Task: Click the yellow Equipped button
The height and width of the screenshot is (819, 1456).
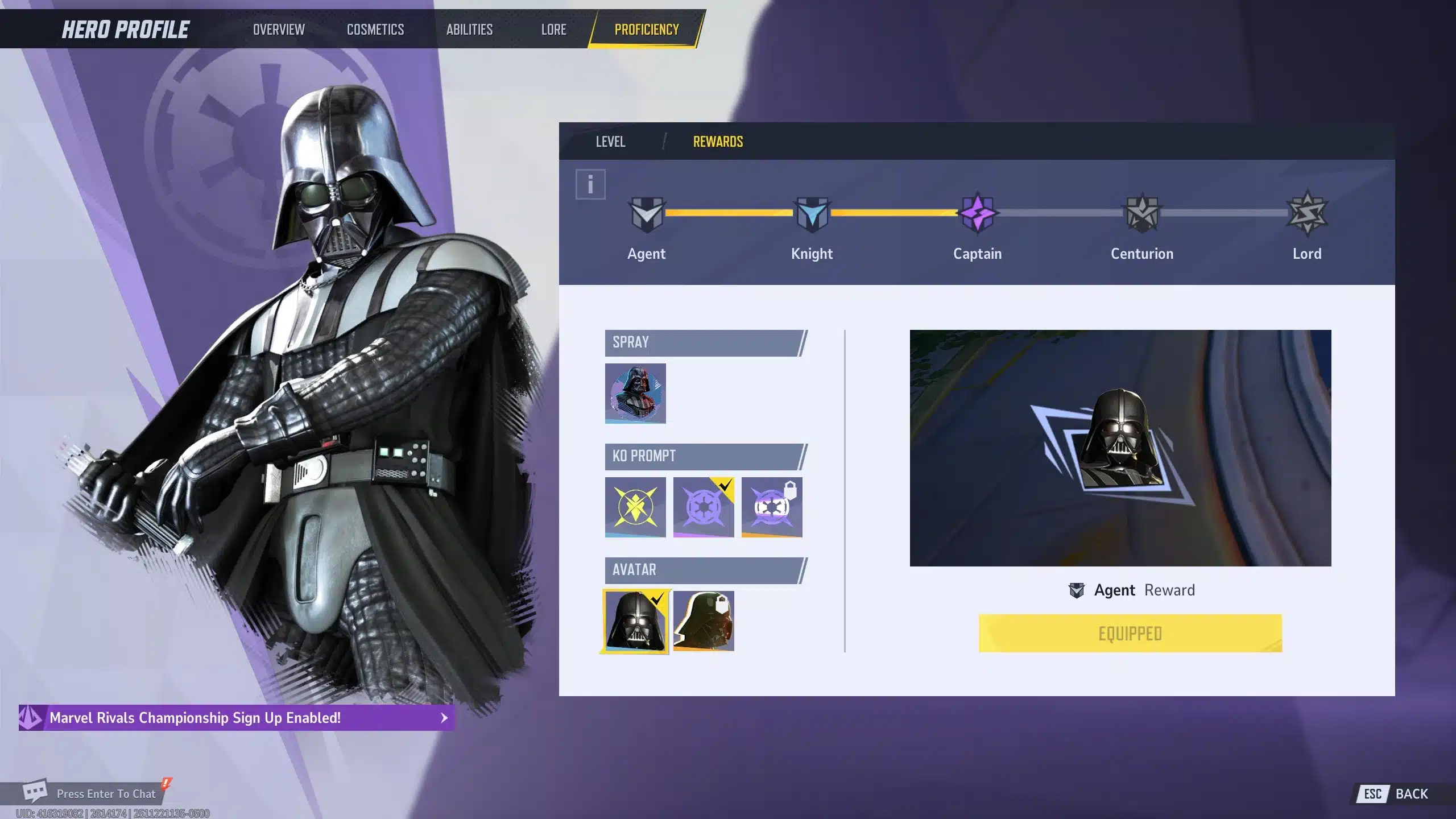Action: click(1130, 633)
